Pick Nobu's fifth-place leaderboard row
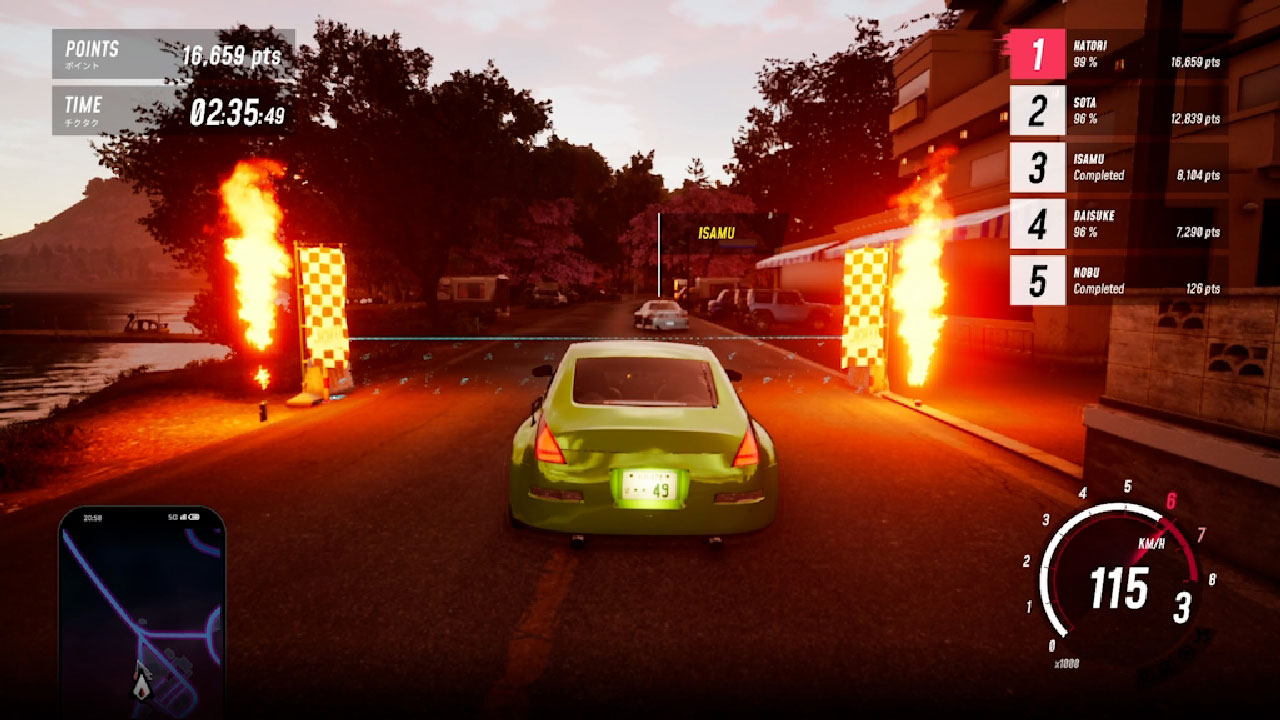The height and width of the screenshot is (720, 1280). (x=1118, y=280)
